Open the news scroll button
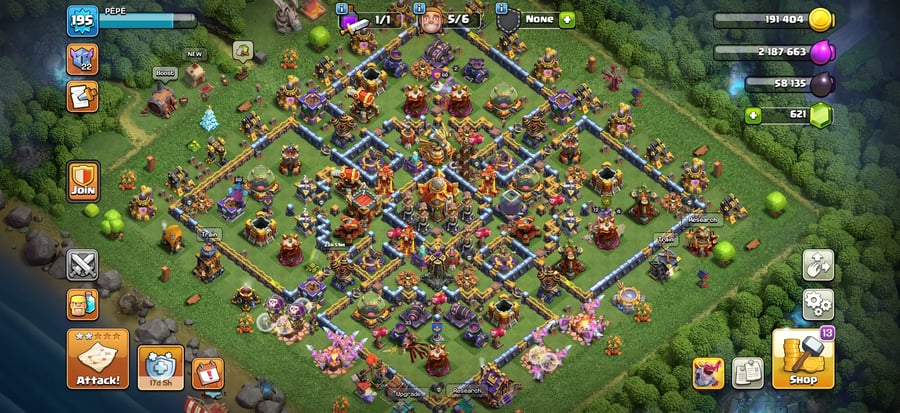 point(82,97)
